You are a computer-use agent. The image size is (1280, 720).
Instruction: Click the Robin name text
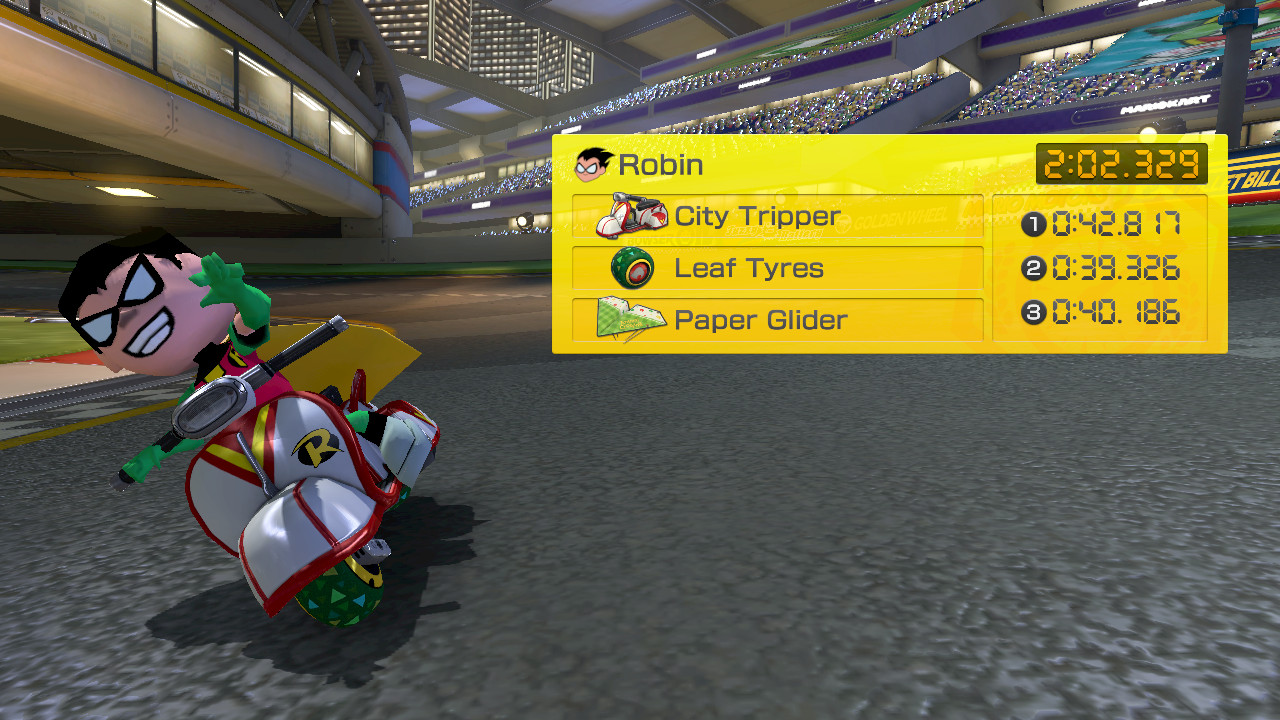click(x=662, y=164)
